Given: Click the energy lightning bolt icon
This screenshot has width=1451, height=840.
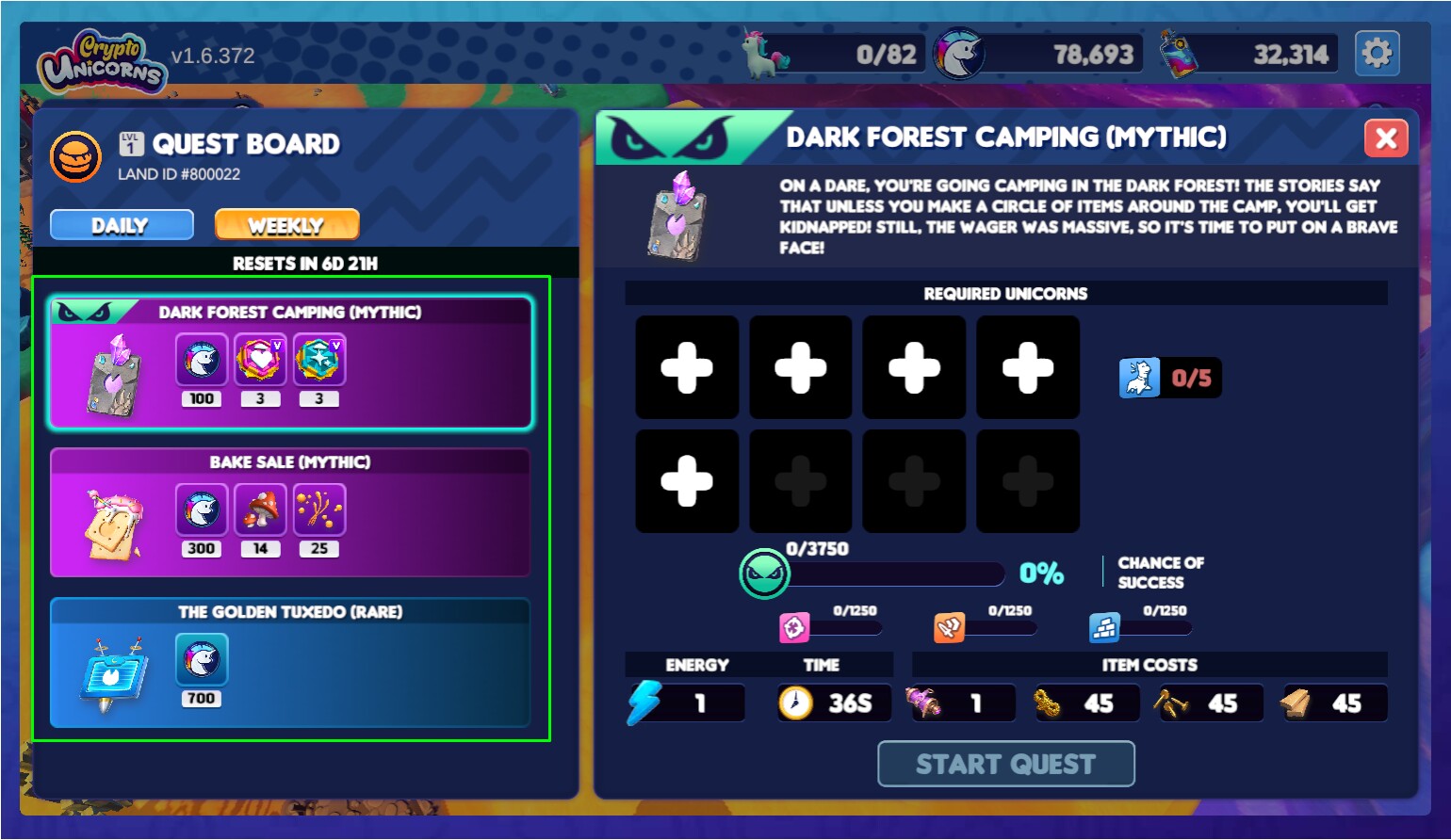Looking at the screenshot, I should [644, 702].
